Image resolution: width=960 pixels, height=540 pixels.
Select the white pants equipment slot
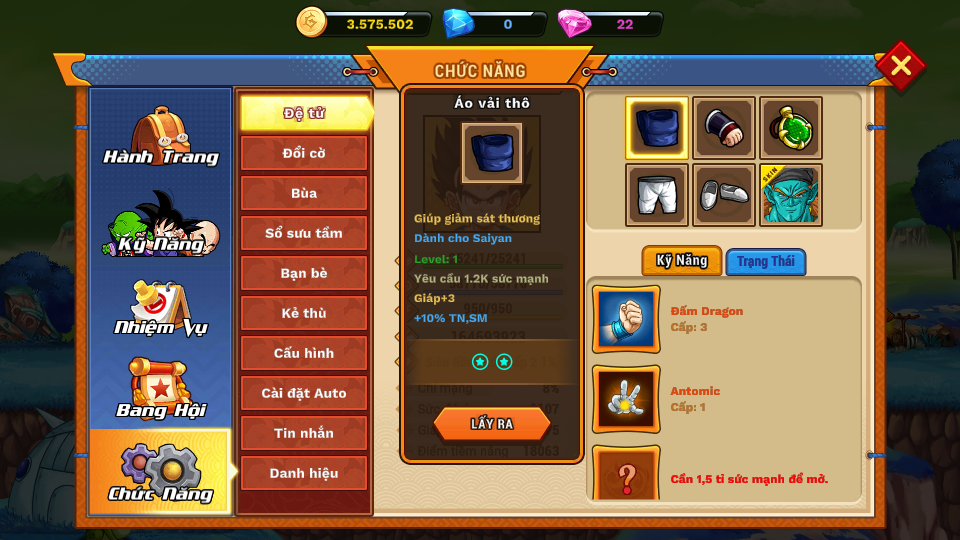click(x=657, y=195)
